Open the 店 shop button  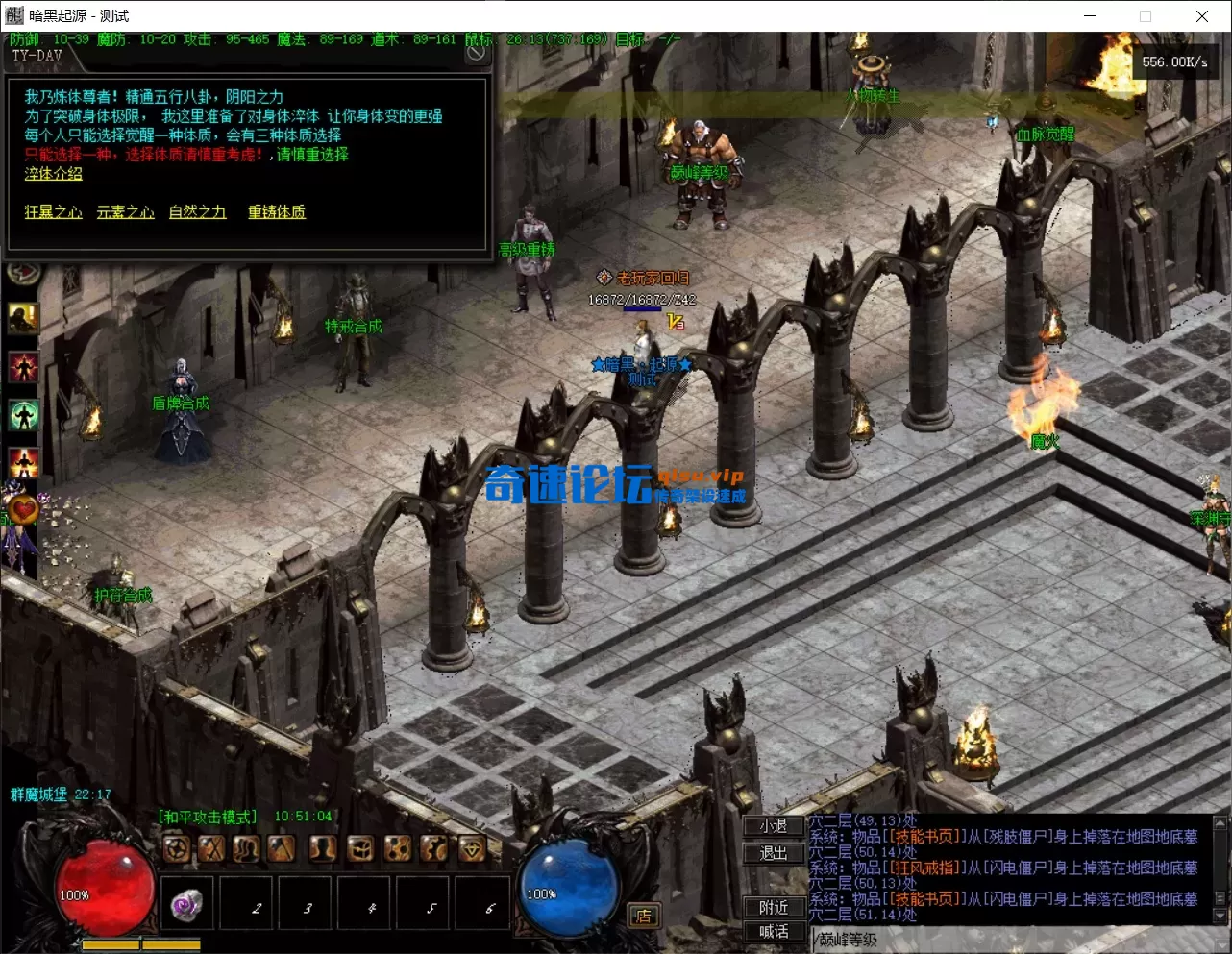click(643, 916)
